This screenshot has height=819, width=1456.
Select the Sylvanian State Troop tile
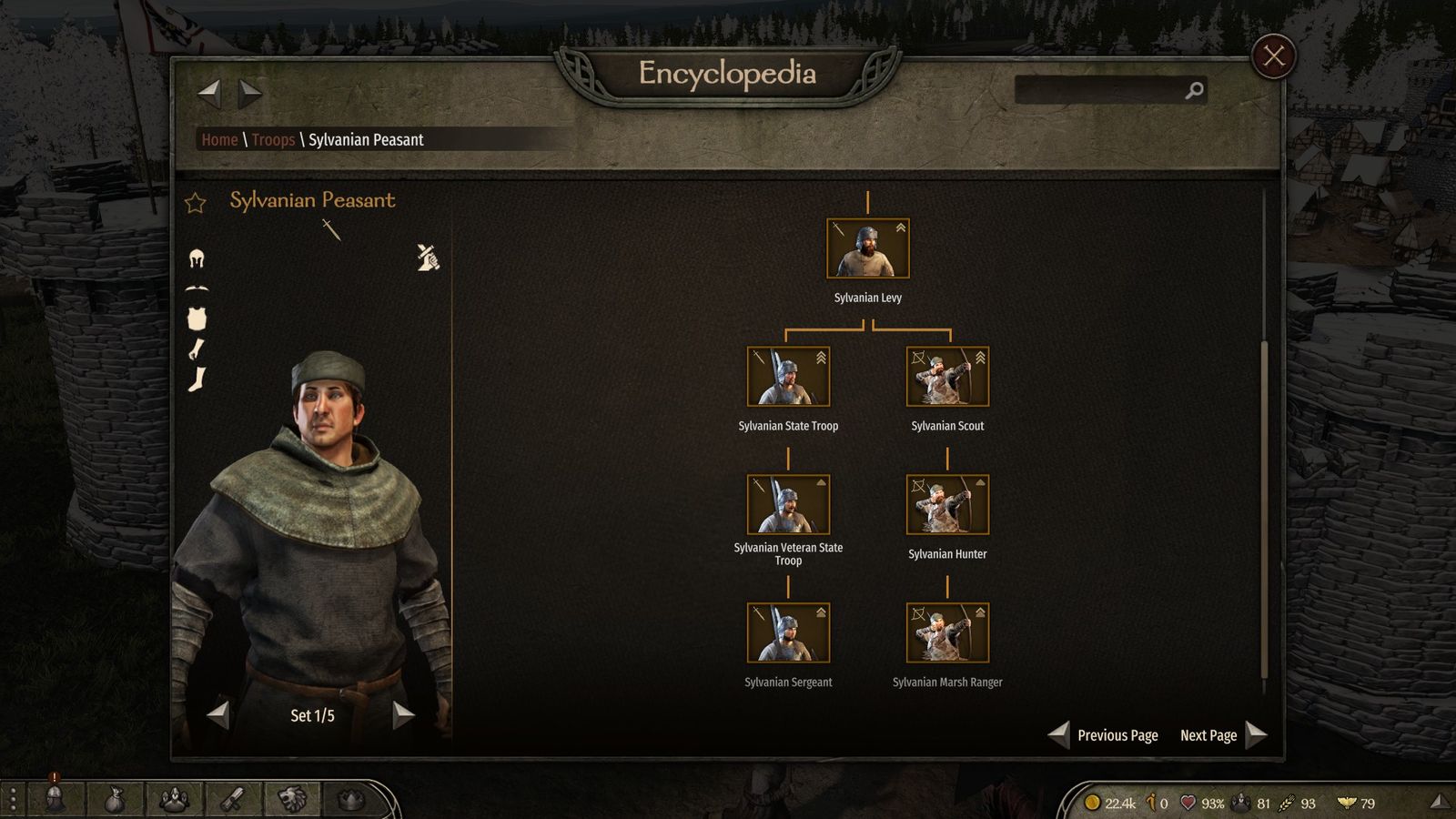coord(788,377)
